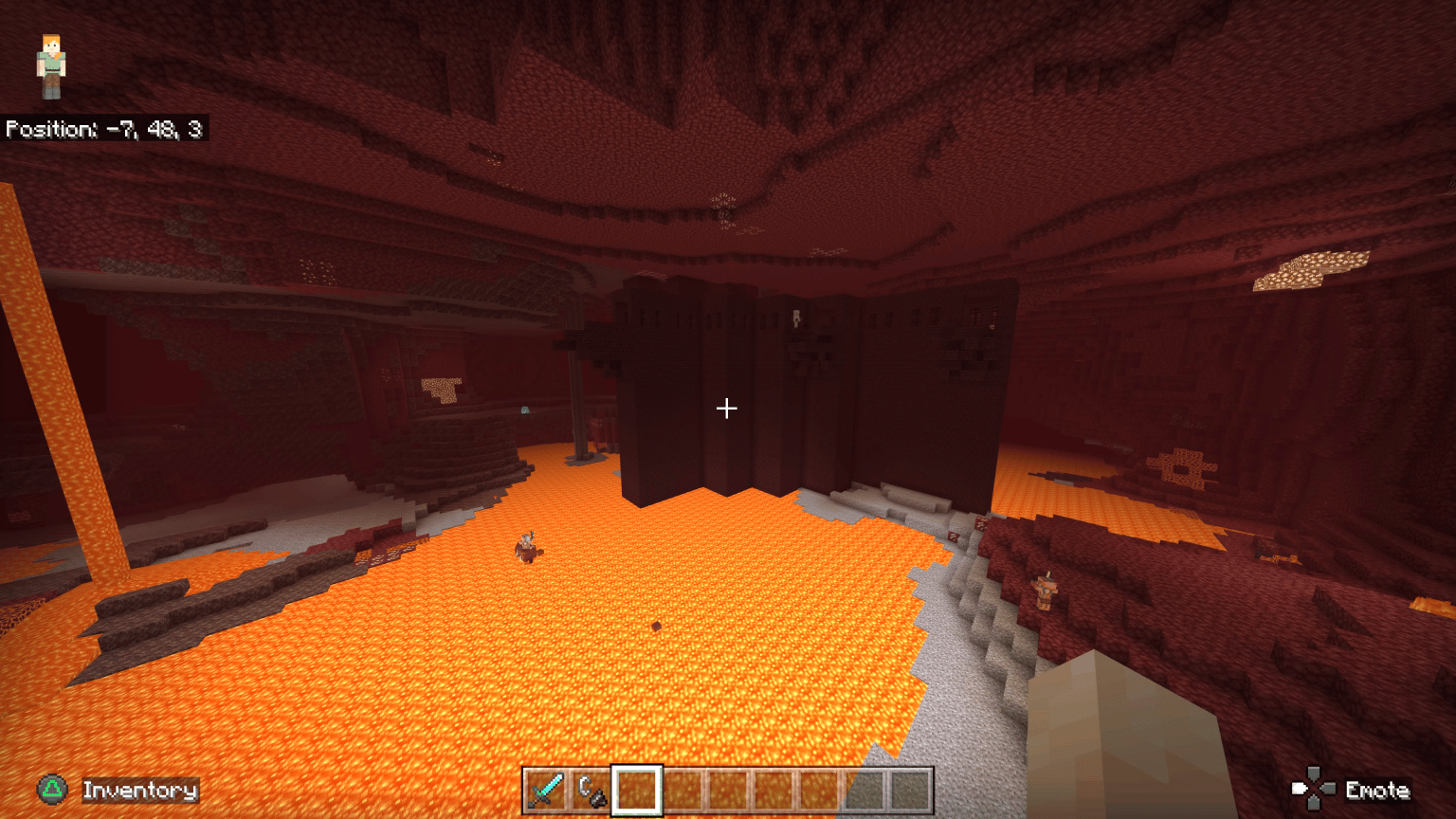The height and width of the screenshot is (819, 1456).
Task: Click the Inventory label text
Action: (x=139, y=789)
